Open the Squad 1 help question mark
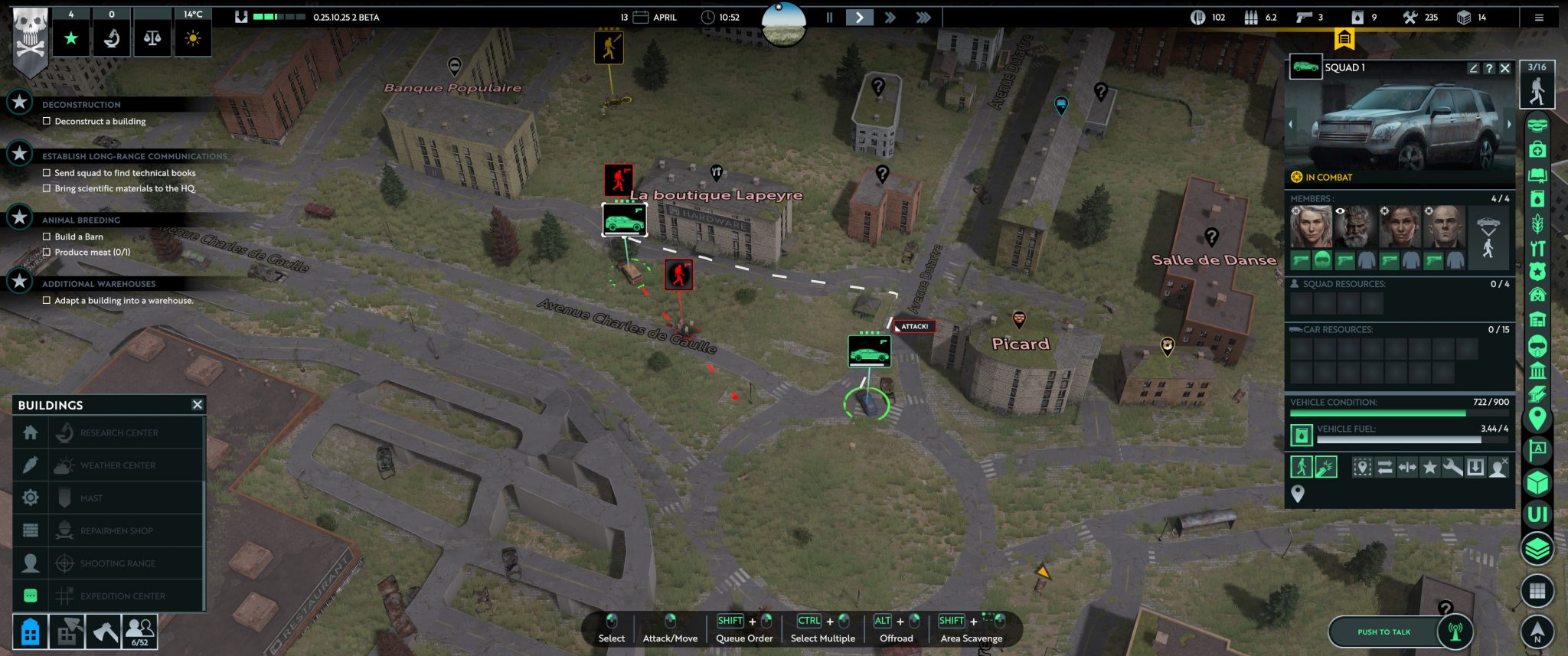The height and width of the screenshot is (656, 1568). [x=1489, y=68]
